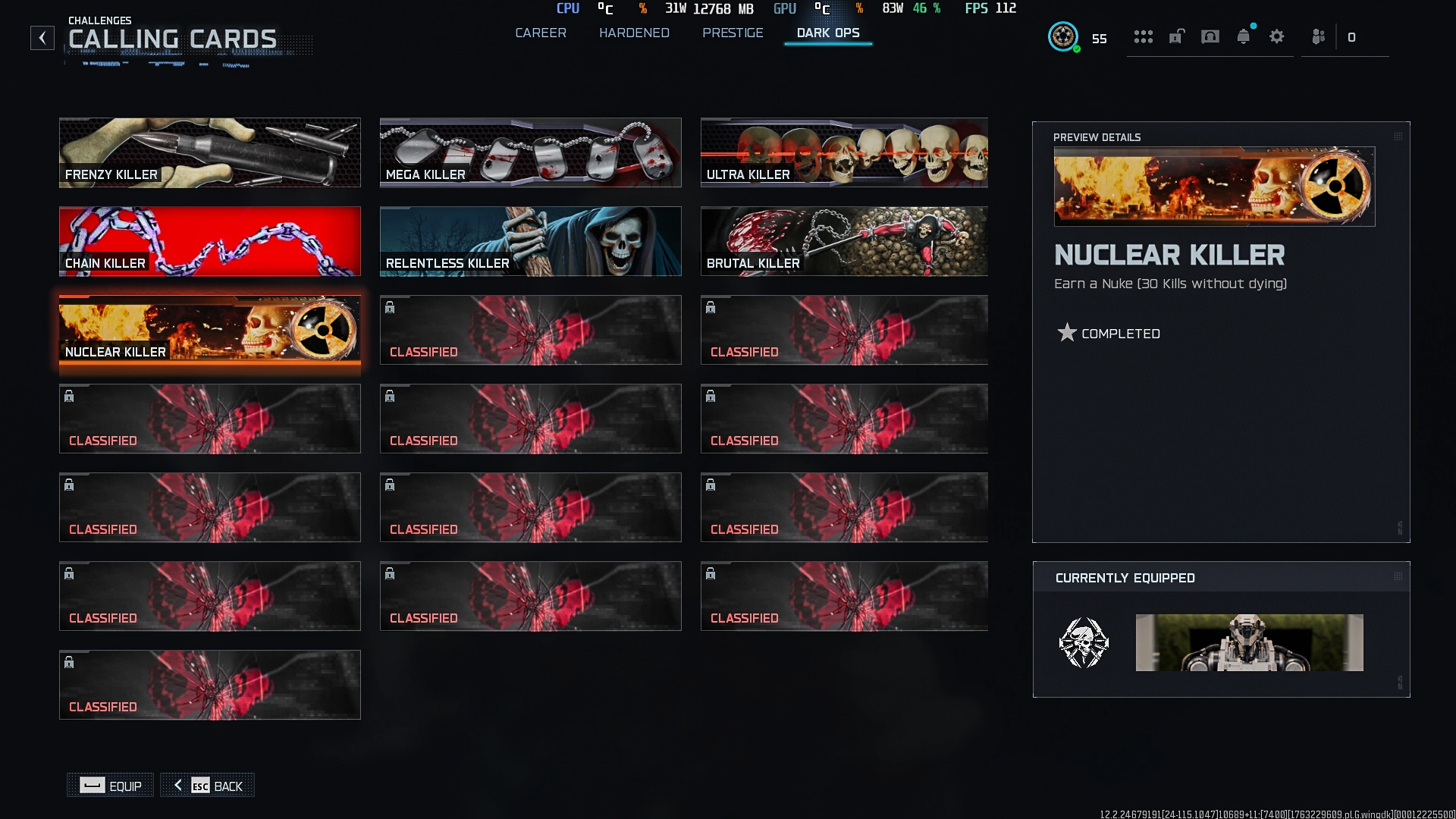Open the headset support chat icon
The image size is (1456, 819).
(1210, 36)
